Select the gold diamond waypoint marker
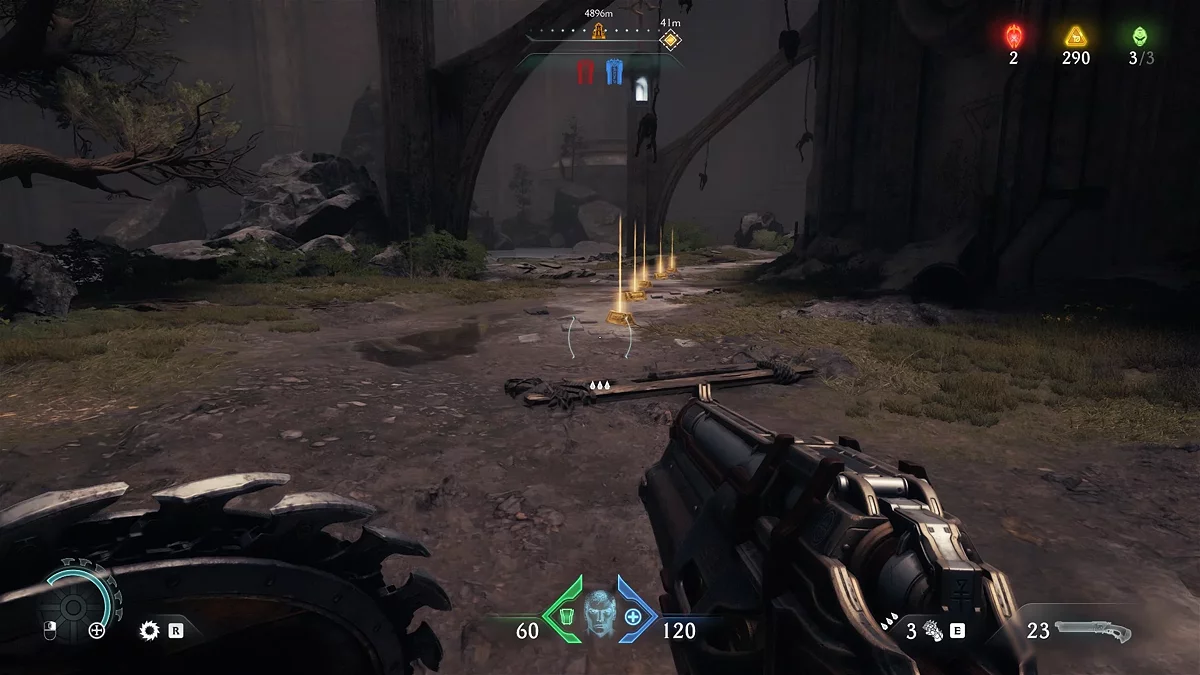 (x=670, y=41)
